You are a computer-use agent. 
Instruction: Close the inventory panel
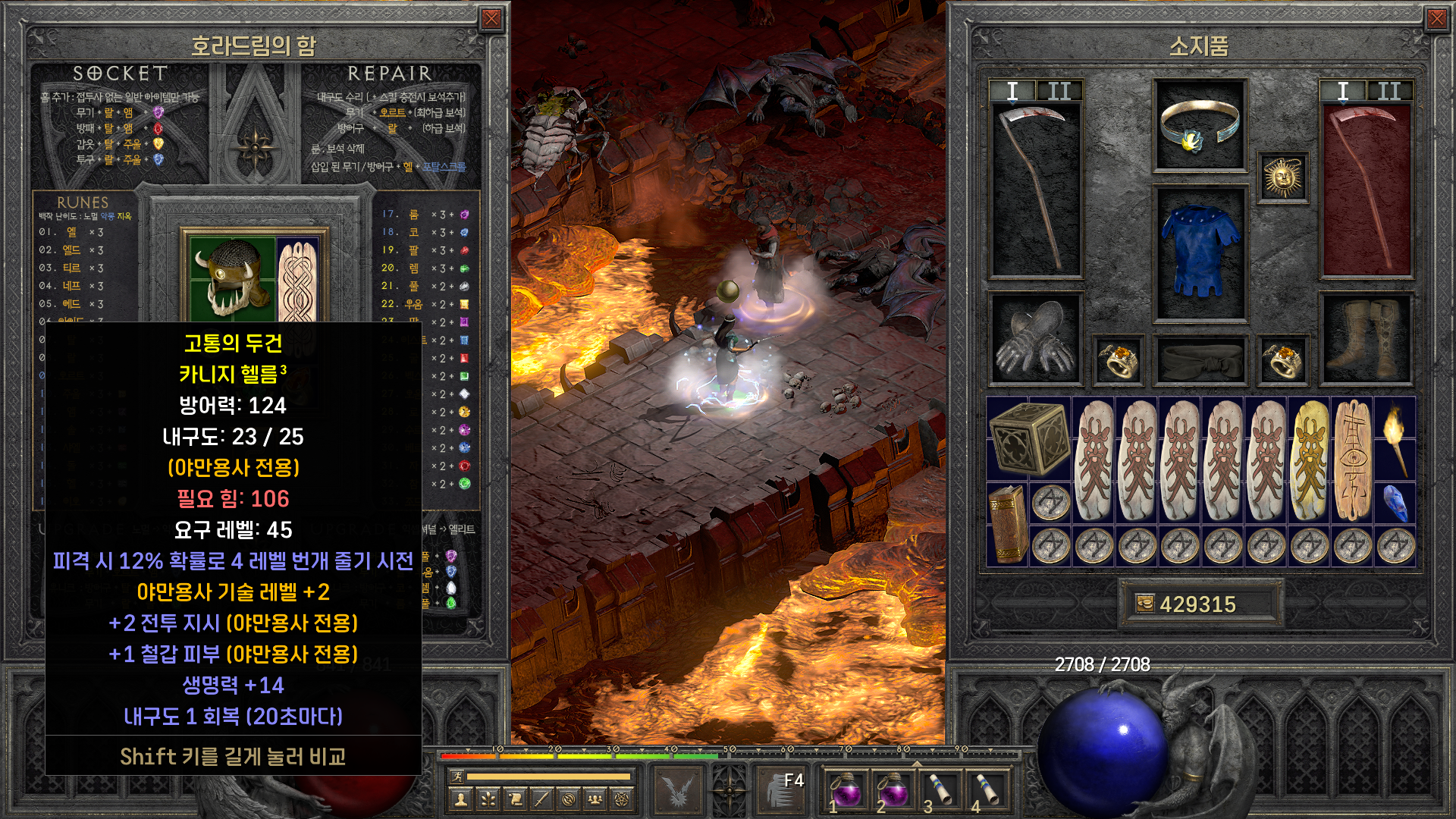pyautogui.click(x=1436, y=19)
